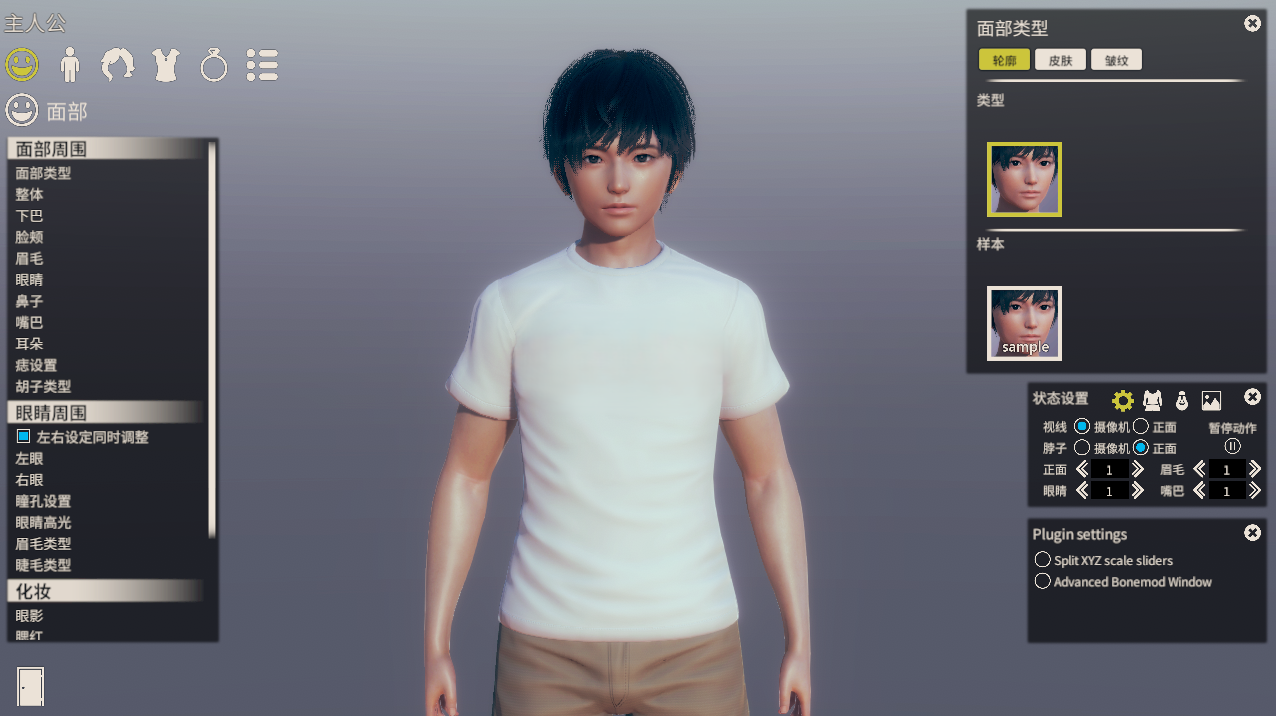Select the 眼睛 face entry
The height and width of the screenshot is (716, 1276).
pos(30,280)
